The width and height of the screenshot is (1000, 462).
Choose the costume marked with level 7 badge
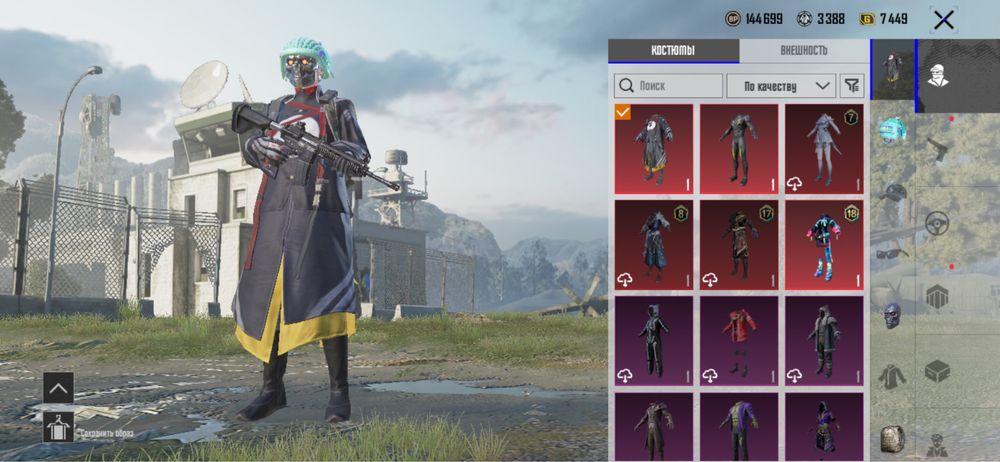pos(824,149)
